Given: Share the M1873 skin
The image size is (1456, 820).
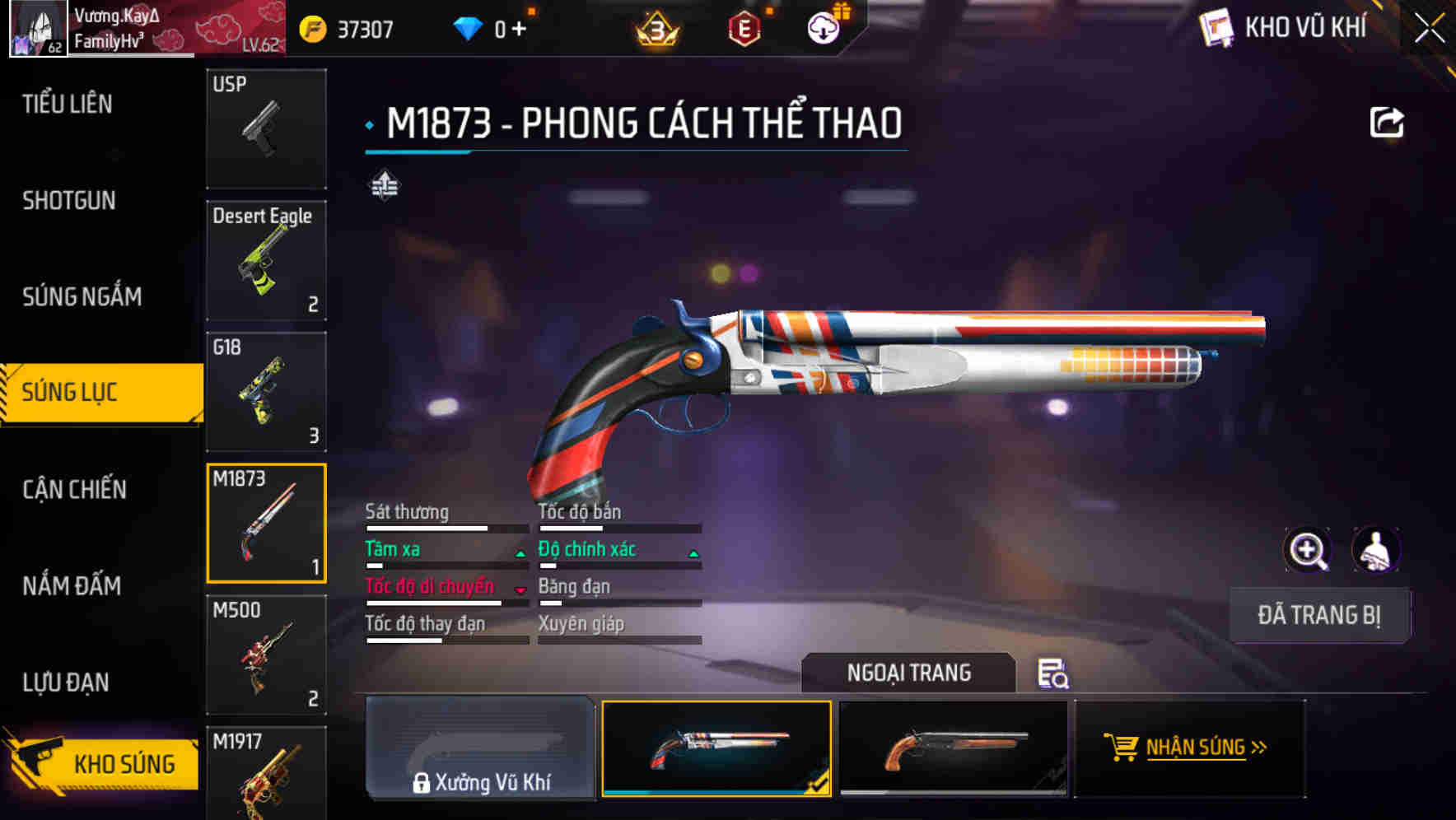Looking at the screenshot, I should click(1386, 123).
